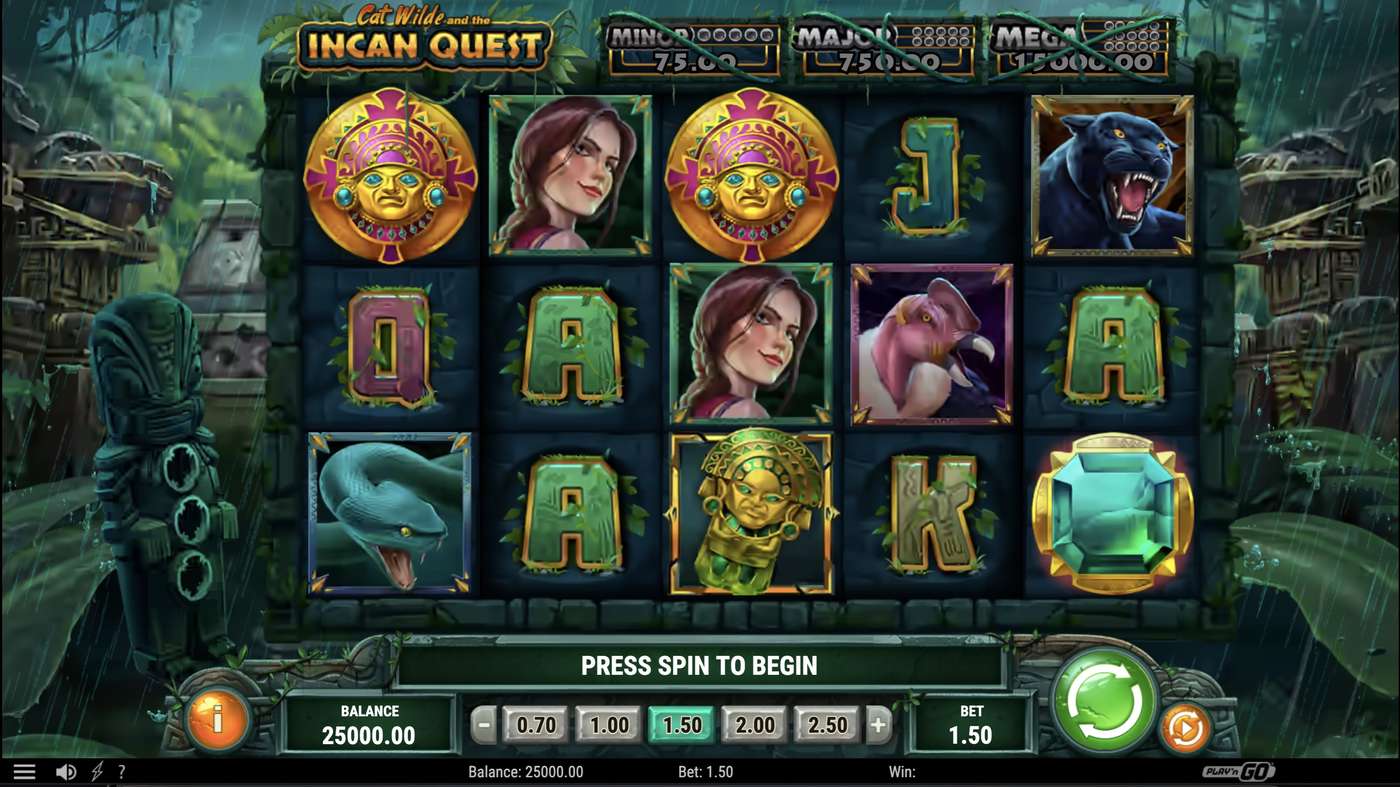
Task: Open the hamburger menu in the bottom bar
Action: (x=25, y=771)
